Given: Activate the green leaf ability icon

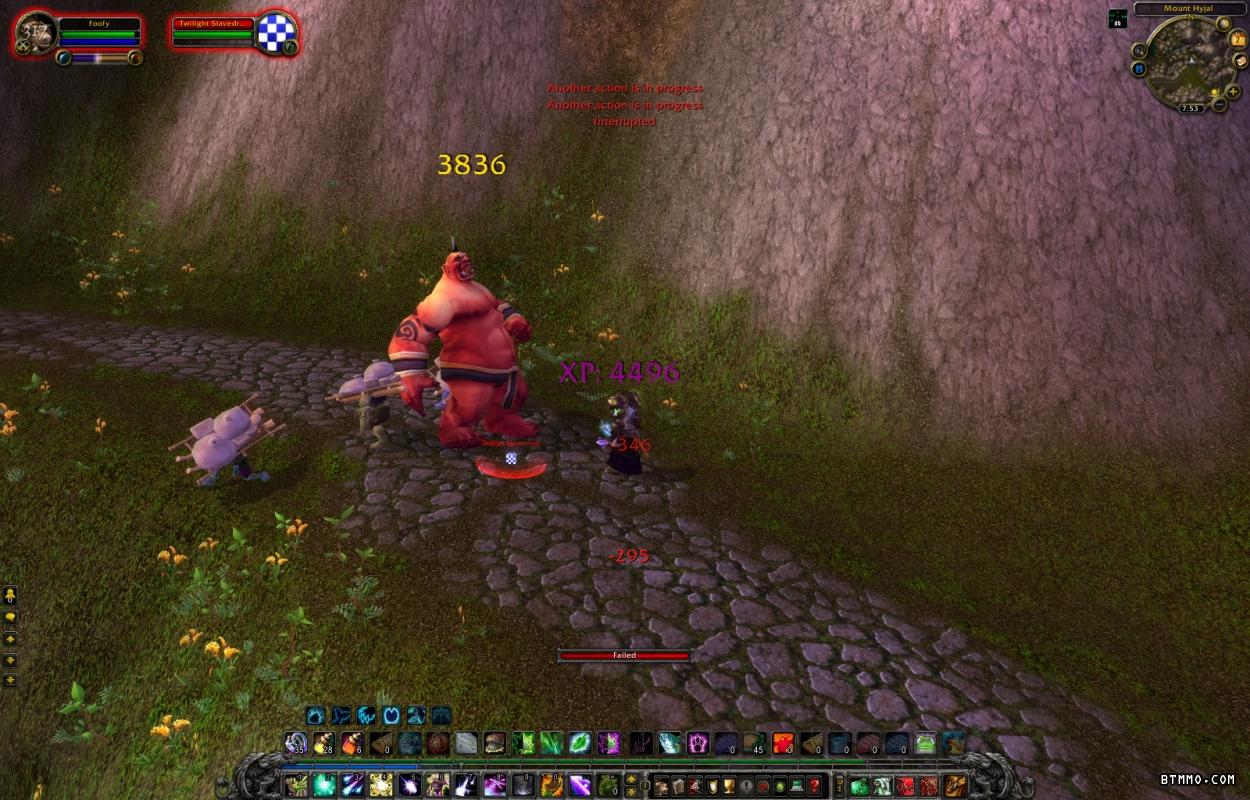Looking at the screenshot, I should click(x=580, y=743).
